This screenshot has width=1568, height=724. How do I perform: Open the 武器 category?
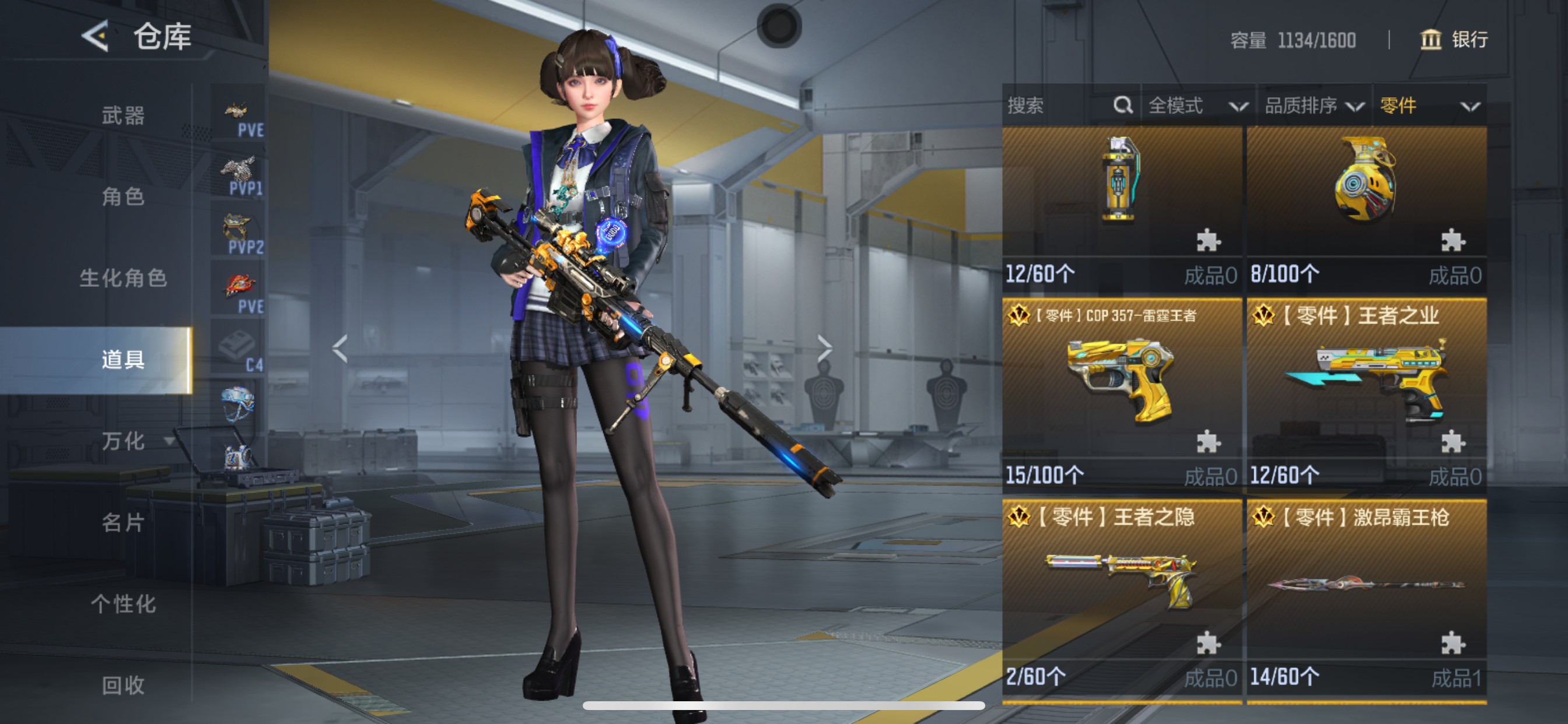[x=123, y=115]
